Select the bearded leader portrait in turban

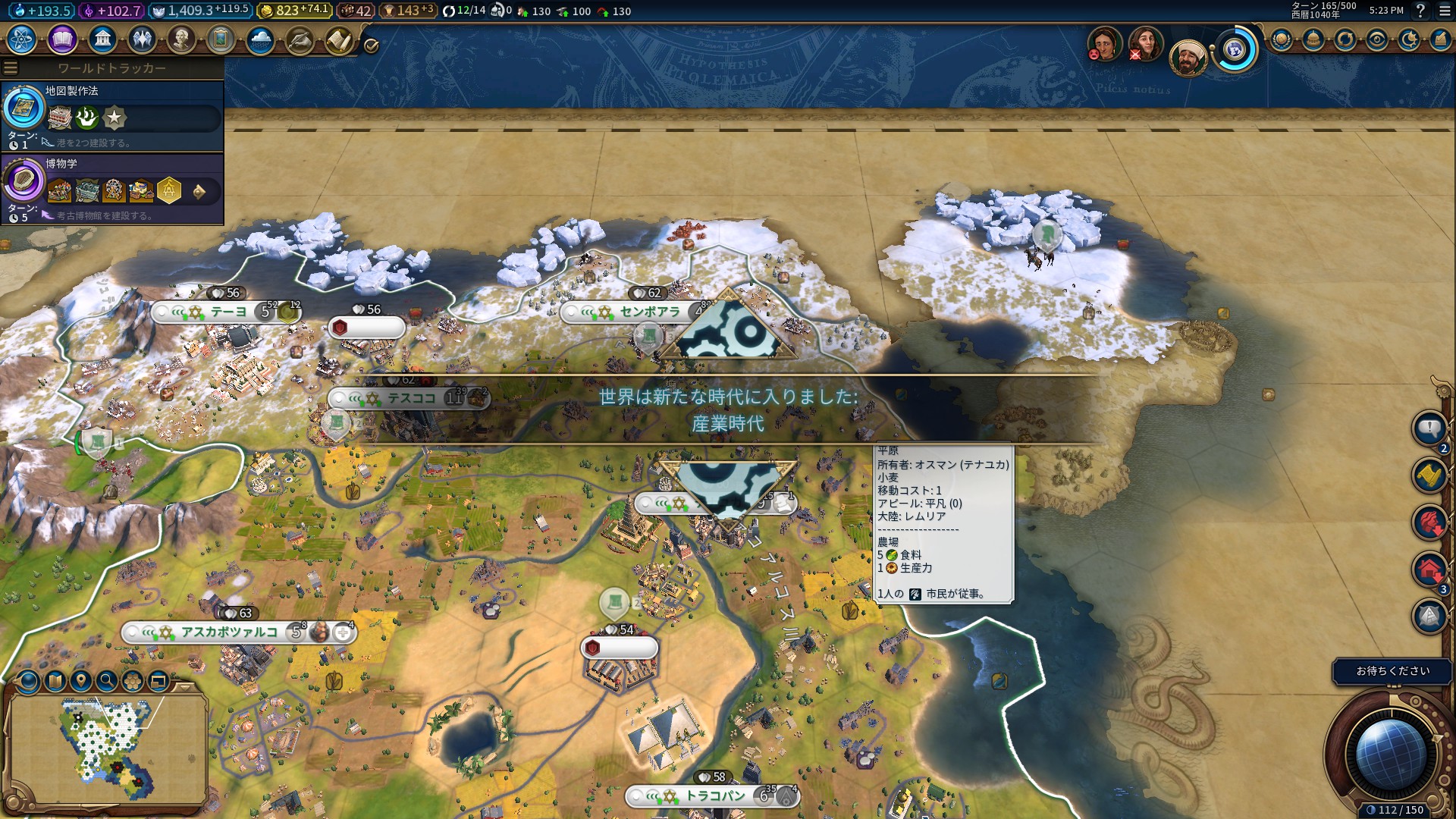1188,58
